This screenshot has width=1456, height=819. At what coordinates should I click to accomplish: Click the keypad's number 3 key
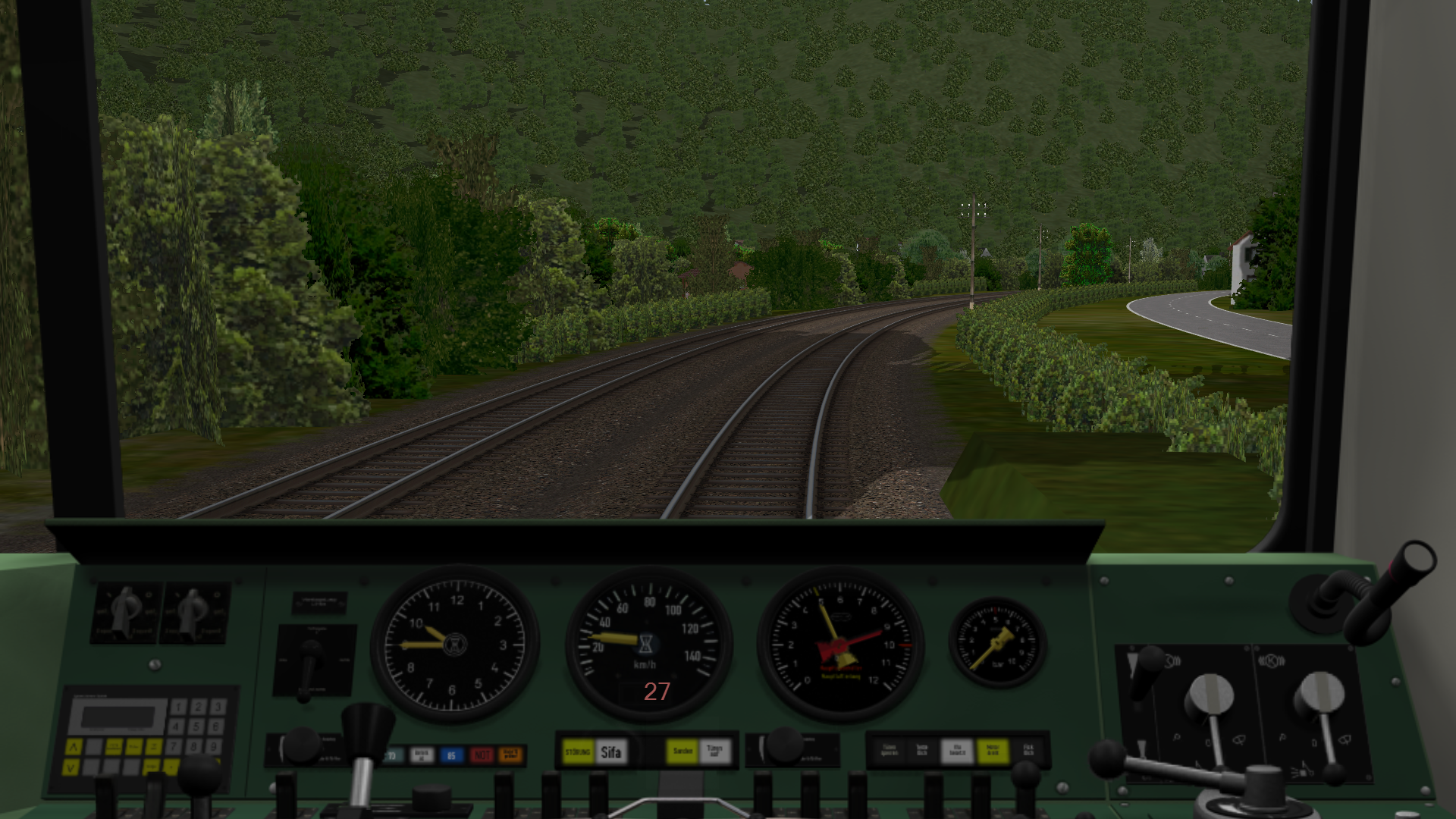coord(217,707)
